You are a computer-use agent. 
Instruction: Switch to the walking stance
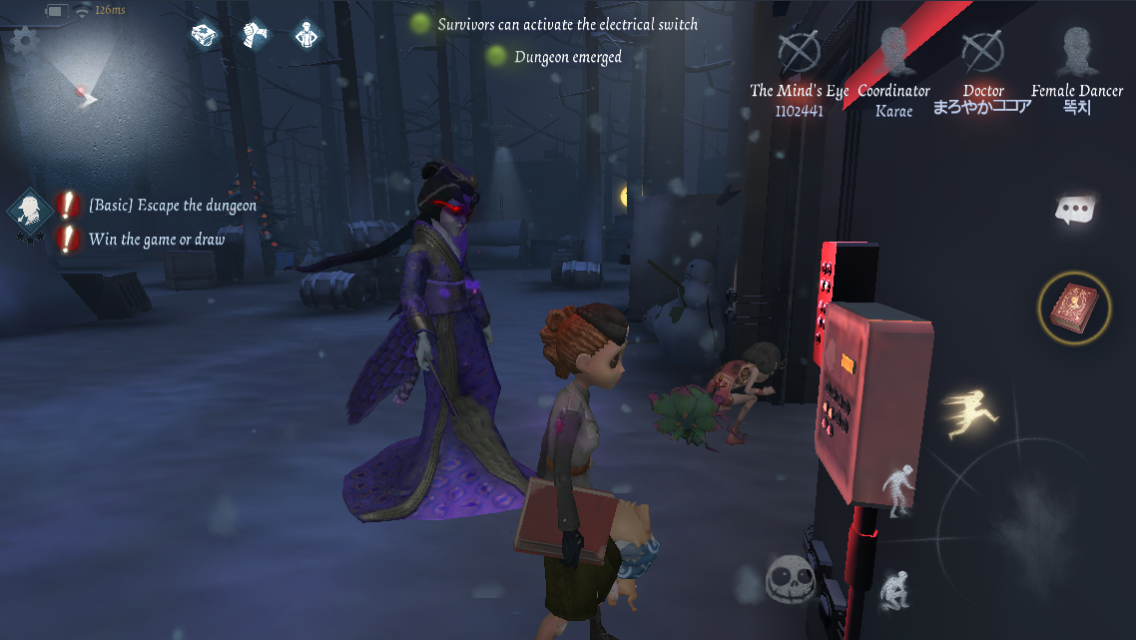pos(897,489)
